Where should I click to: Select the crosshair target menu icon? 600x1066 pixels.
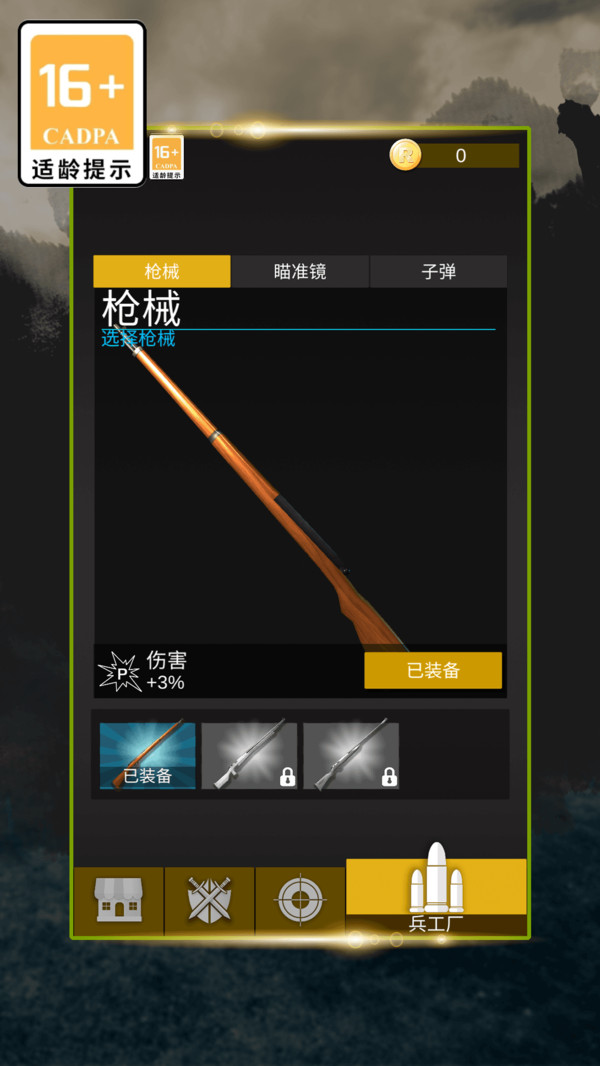coord(300,900)
